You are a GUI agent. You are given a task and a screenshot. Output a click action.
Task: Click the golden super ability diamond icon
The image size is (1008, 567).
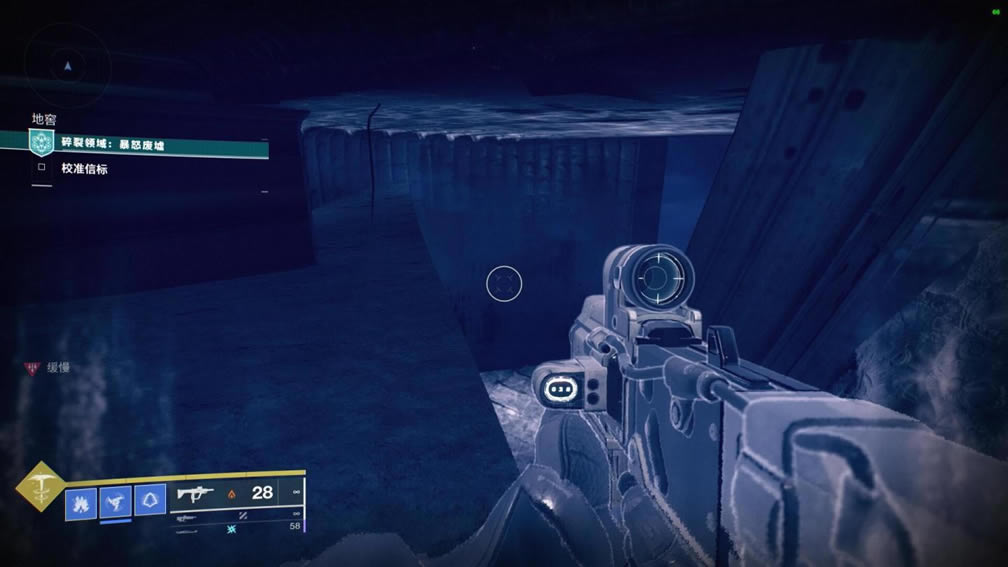point(40,485)
